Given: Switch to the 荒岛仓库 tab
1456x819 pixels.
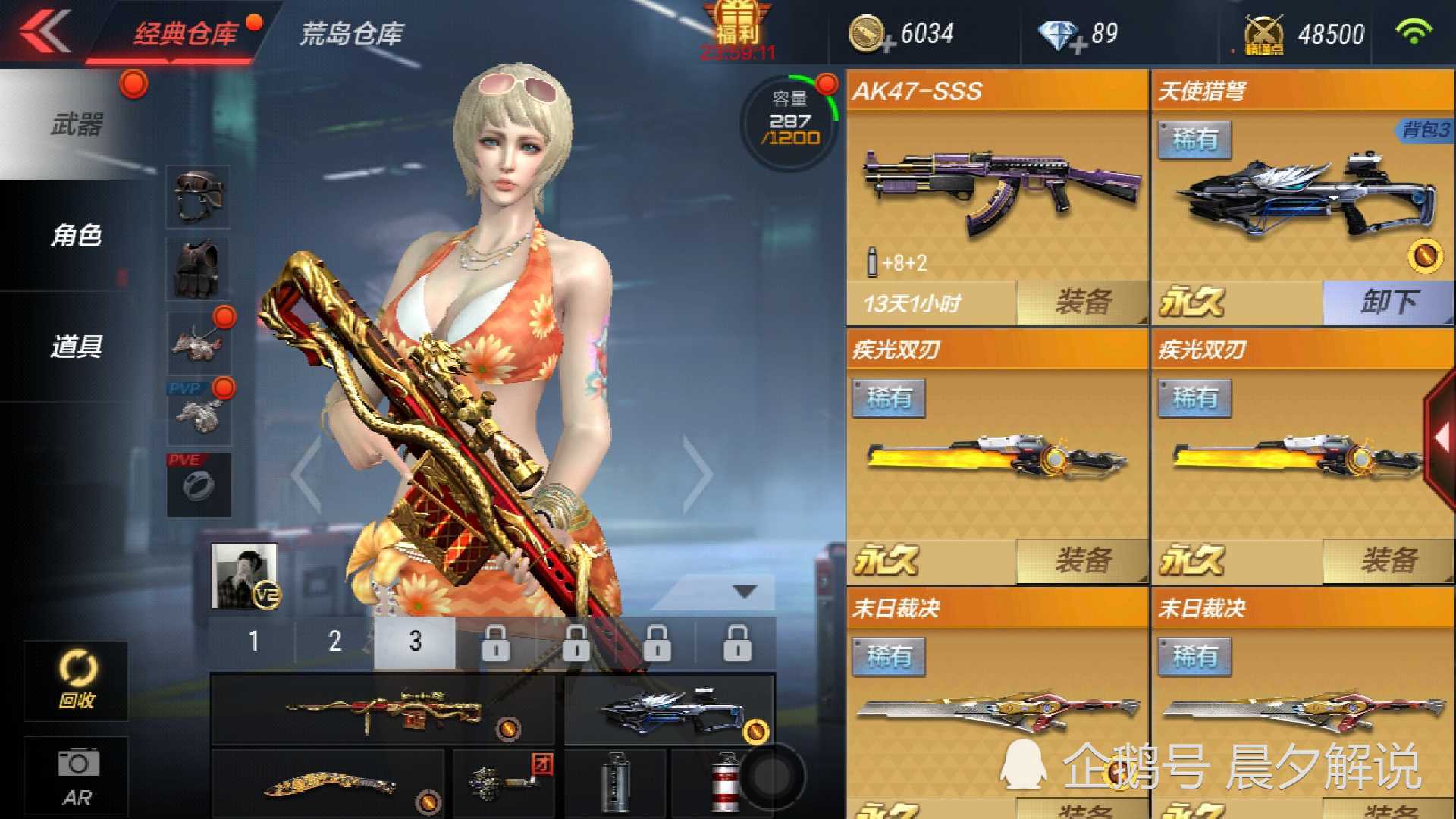Looking at the screenshot, I should pyautogui.click(x=352, y=32).
